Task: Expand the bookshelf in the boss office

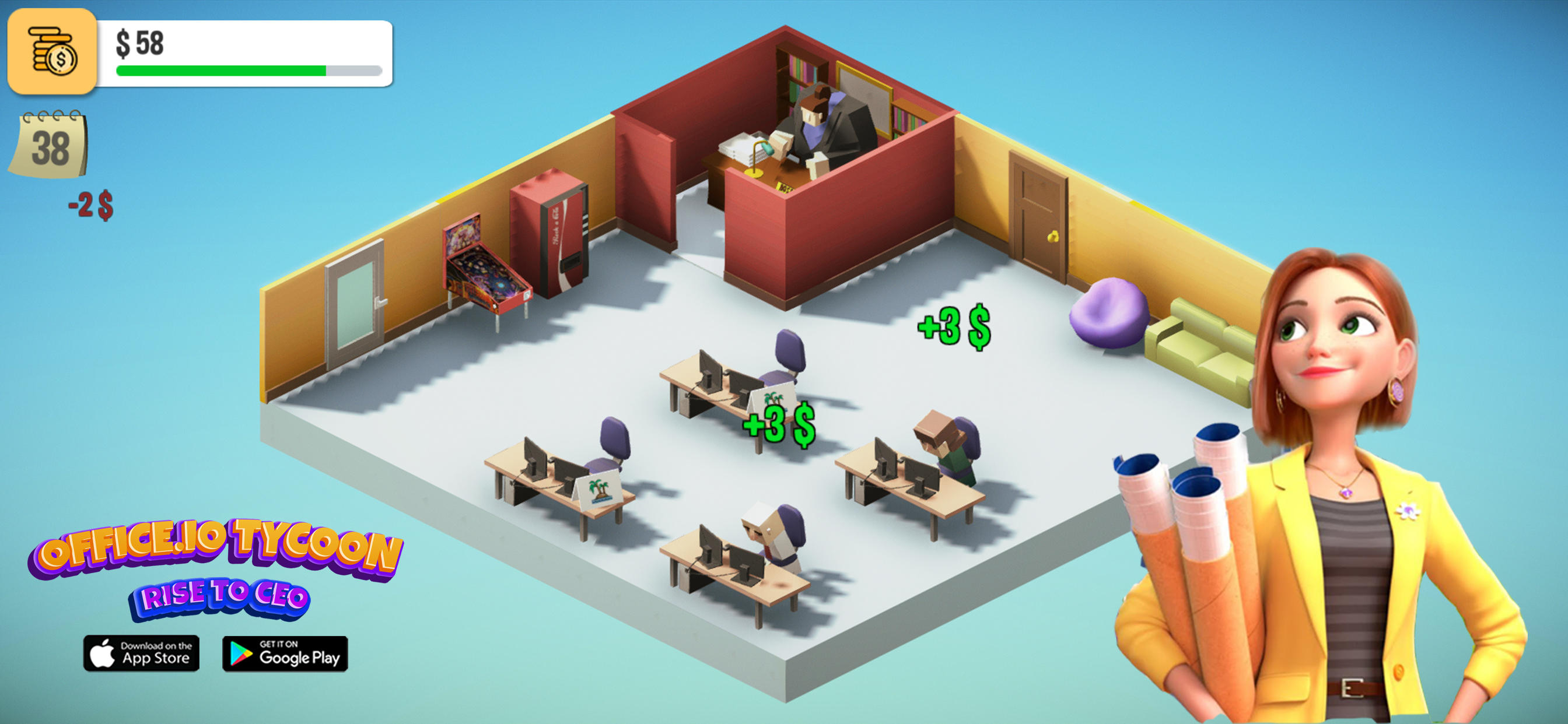Action: 797,73
